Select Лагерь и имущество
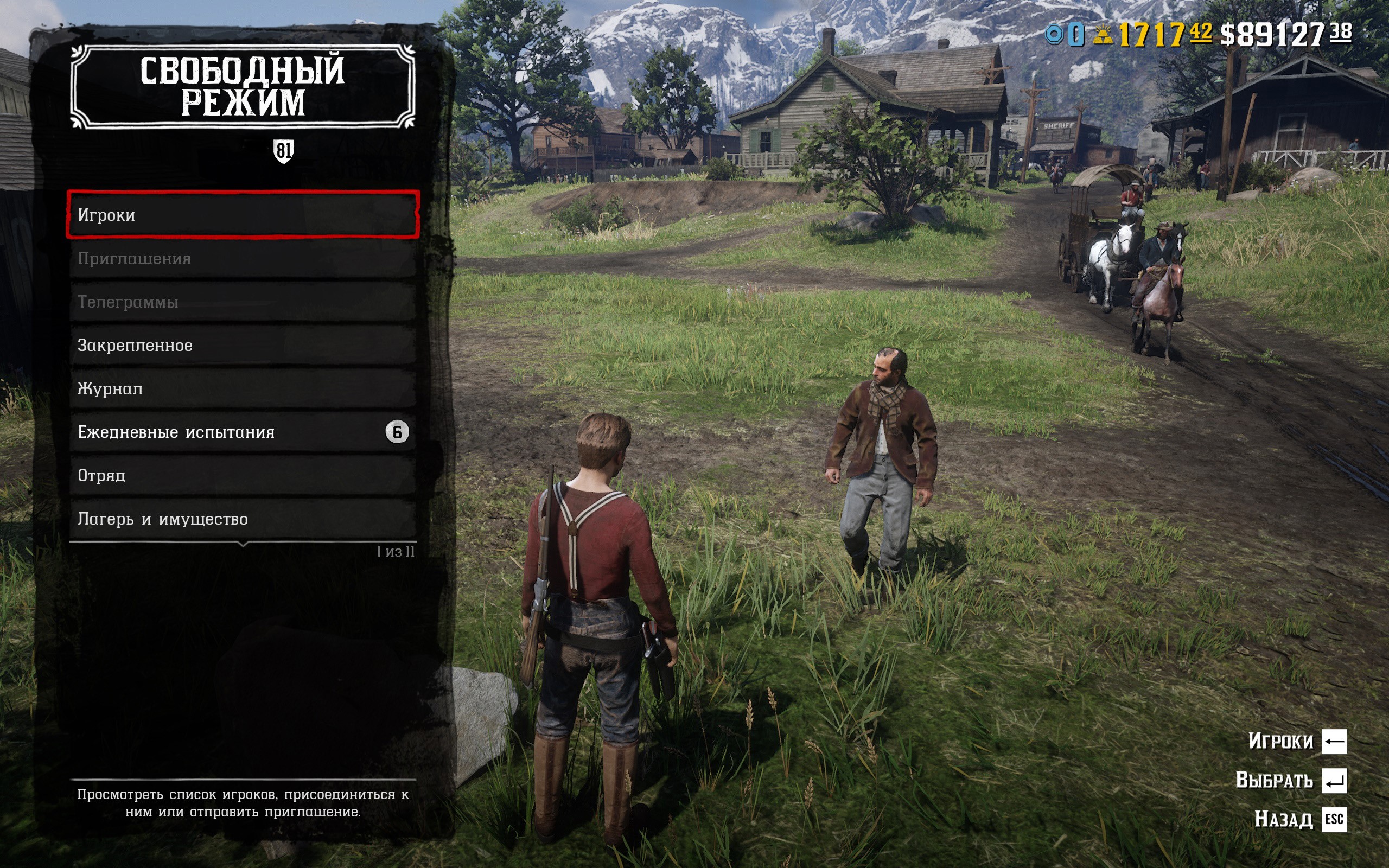This screenshot has width=1389, height=868. 242,519
